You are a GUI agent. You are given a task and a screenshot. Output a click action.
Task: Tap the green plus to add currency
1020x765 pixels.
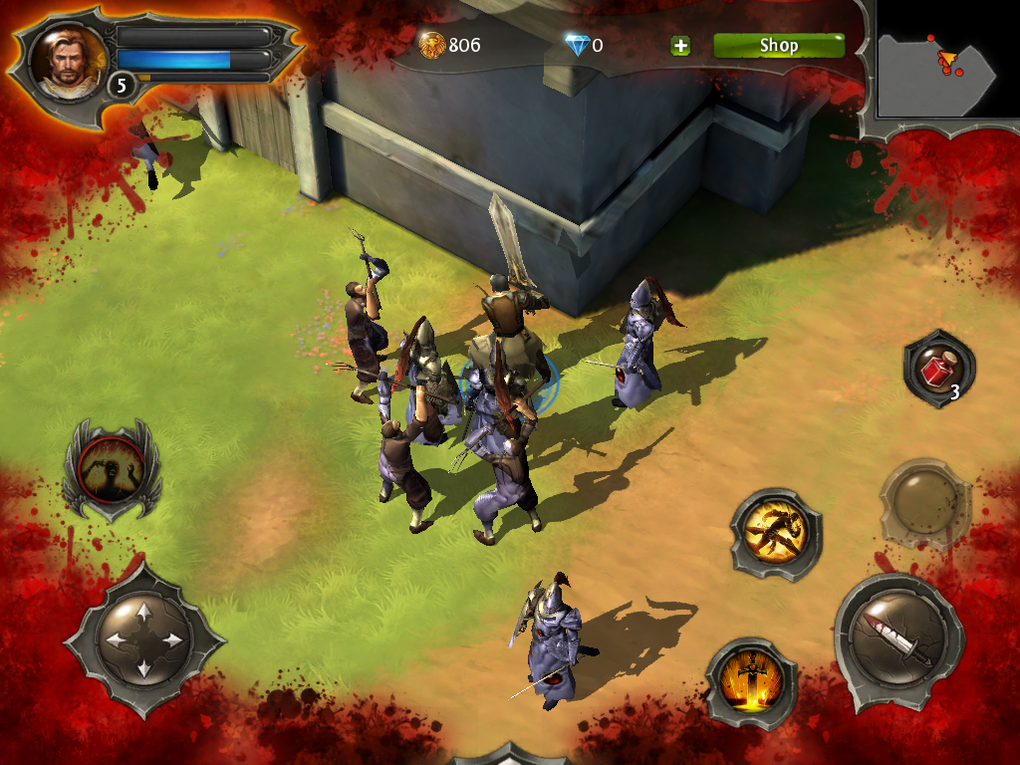click(680, 45)
